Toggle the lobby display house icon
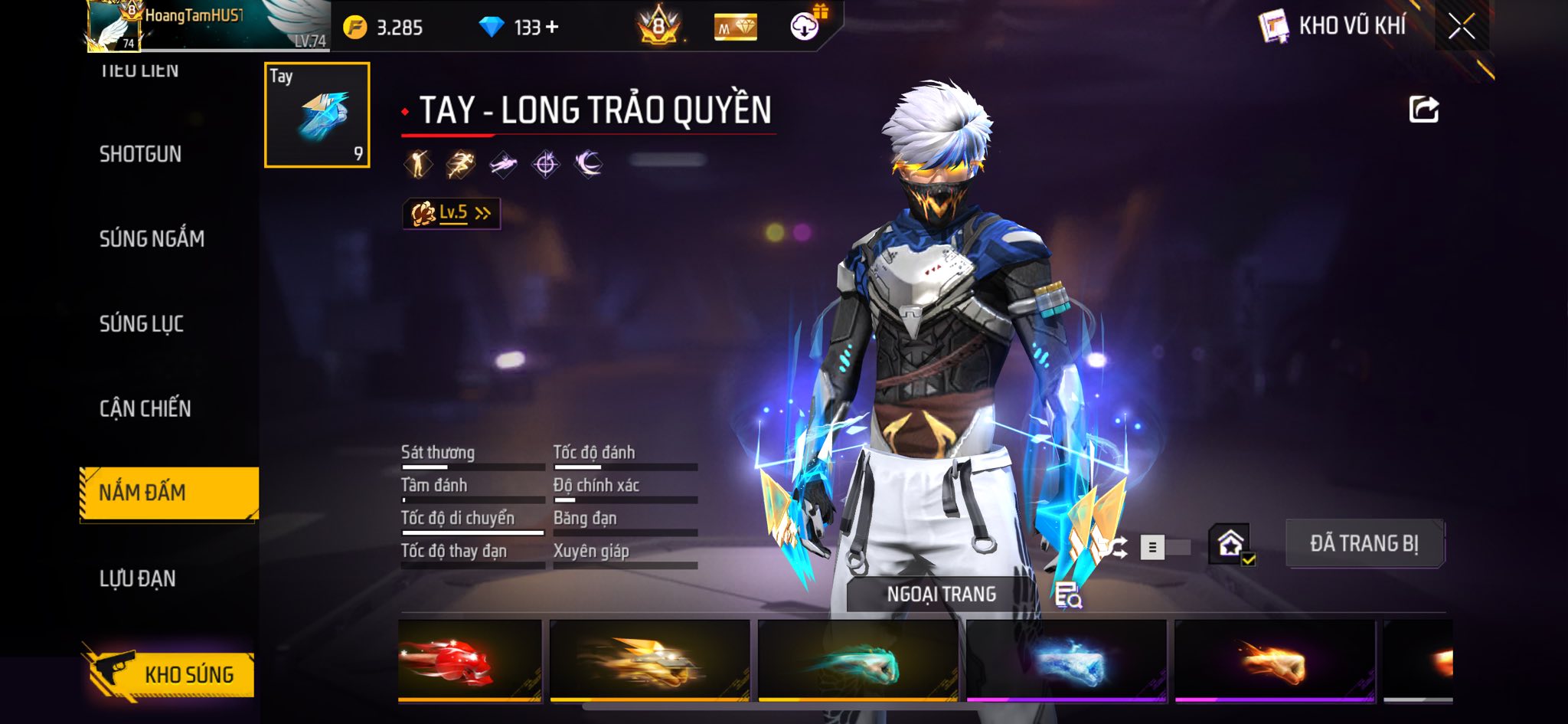 click(1230, 544)
